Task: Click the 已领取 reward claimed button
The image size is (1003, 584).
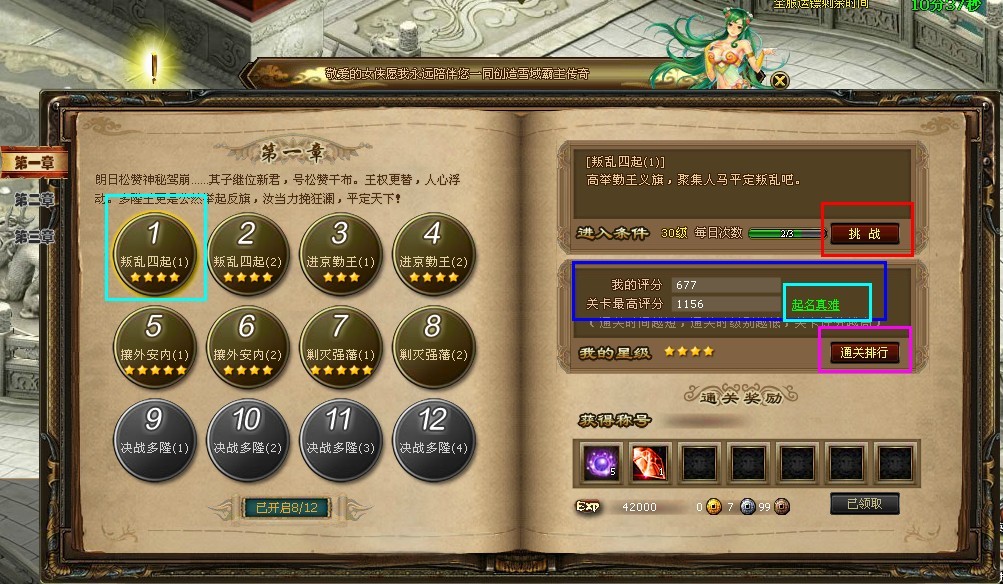Action: (x=864, y=504)
